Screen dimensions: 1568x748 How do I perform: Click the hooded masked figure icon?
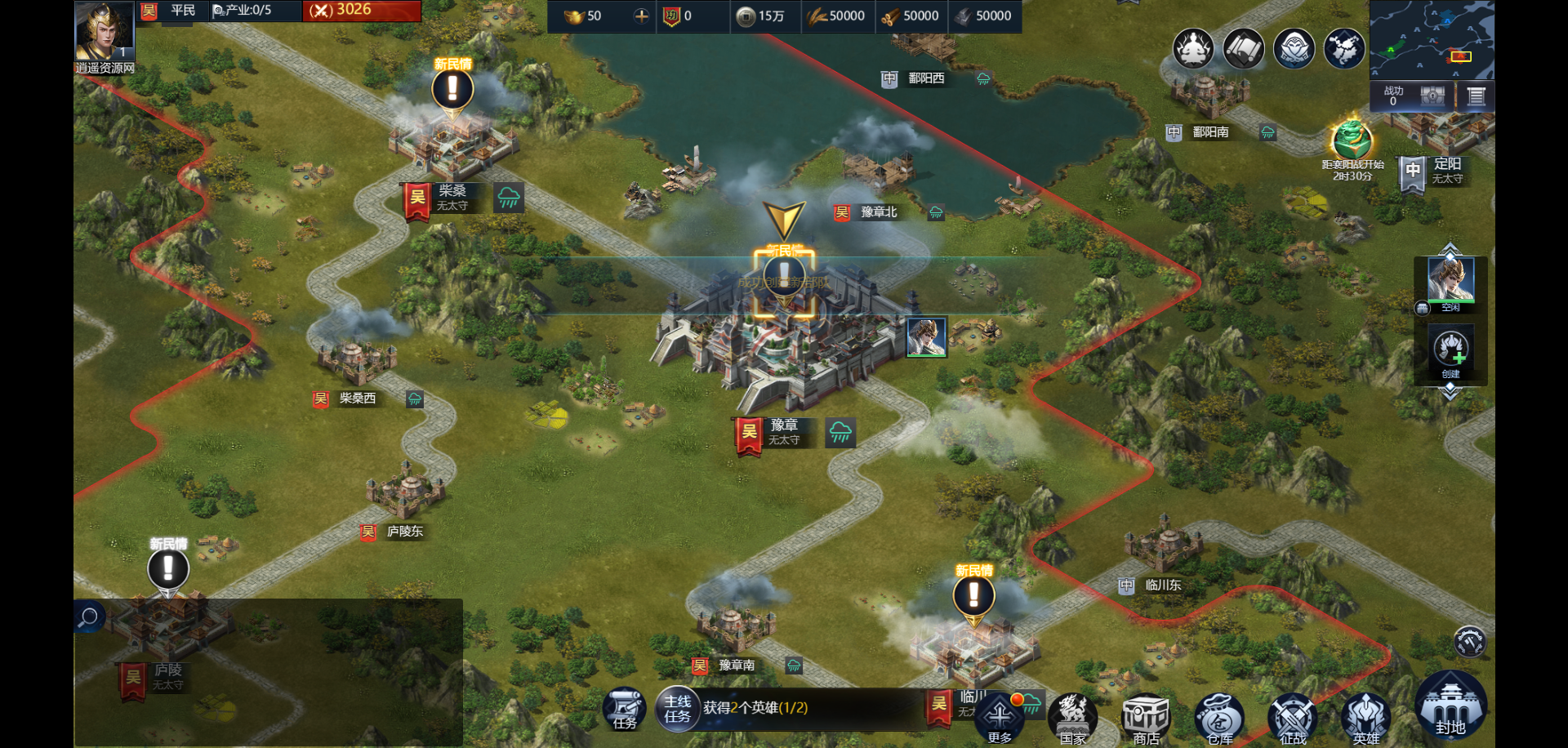[x=1294, y=49]
